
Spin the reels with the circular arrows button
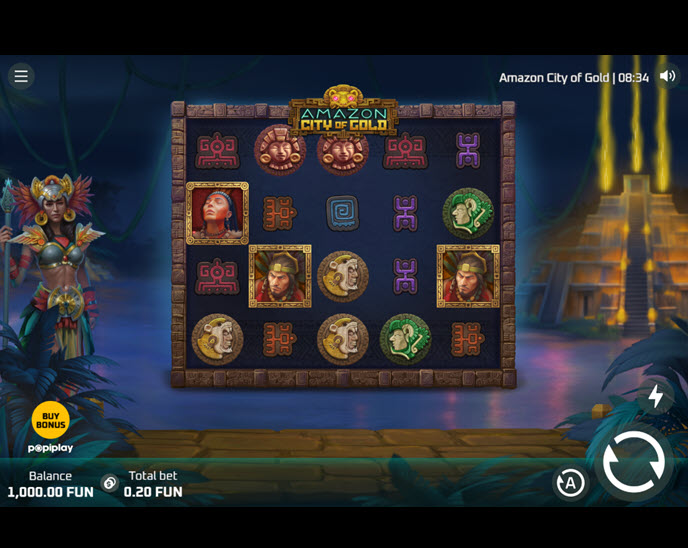pos(633,462)
